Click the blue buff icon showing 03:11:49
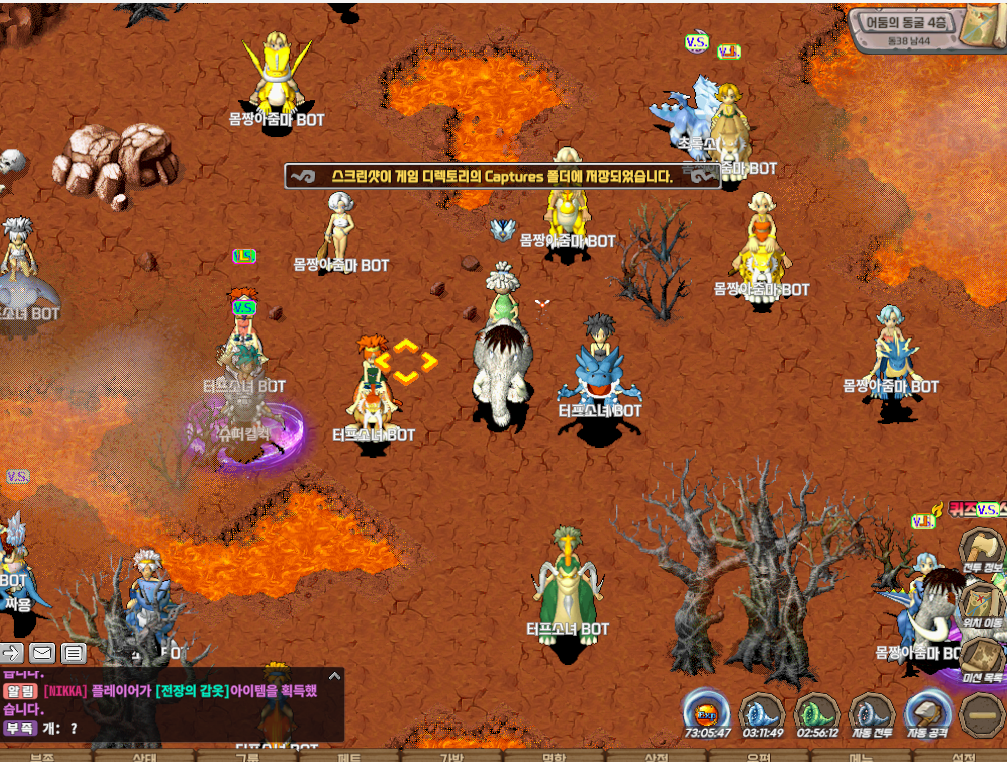Viewport: 1007px width, 762px height. (762, 713)
